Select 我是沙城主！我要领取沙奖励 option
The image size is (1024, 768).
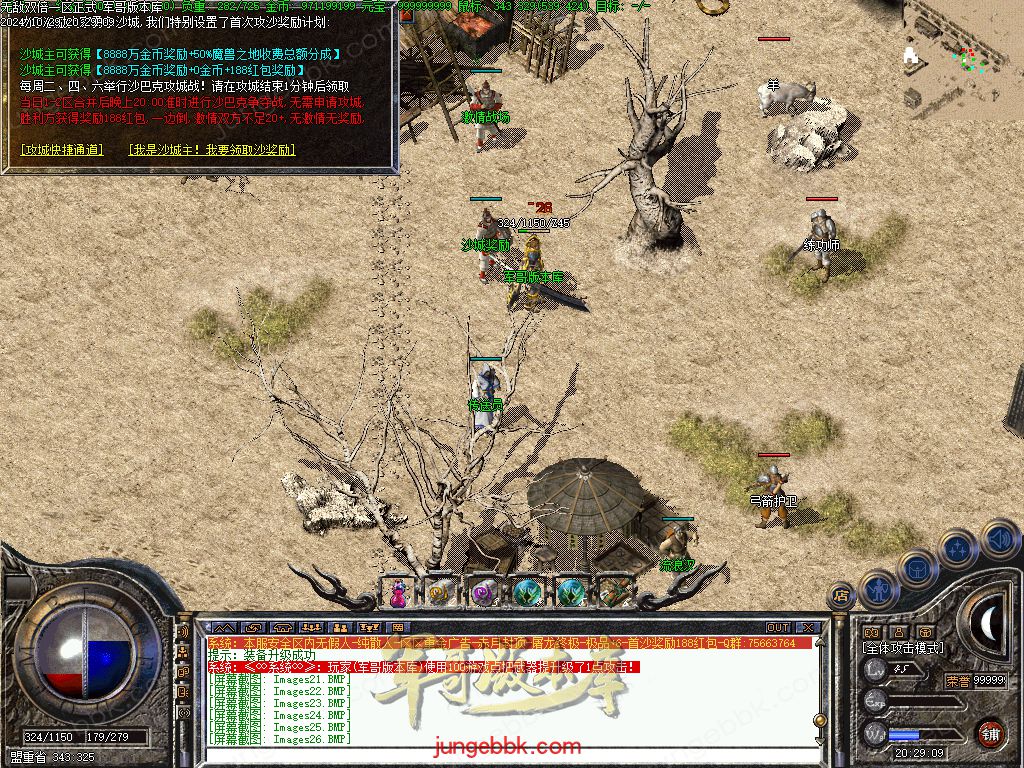(x=212, y=150)
